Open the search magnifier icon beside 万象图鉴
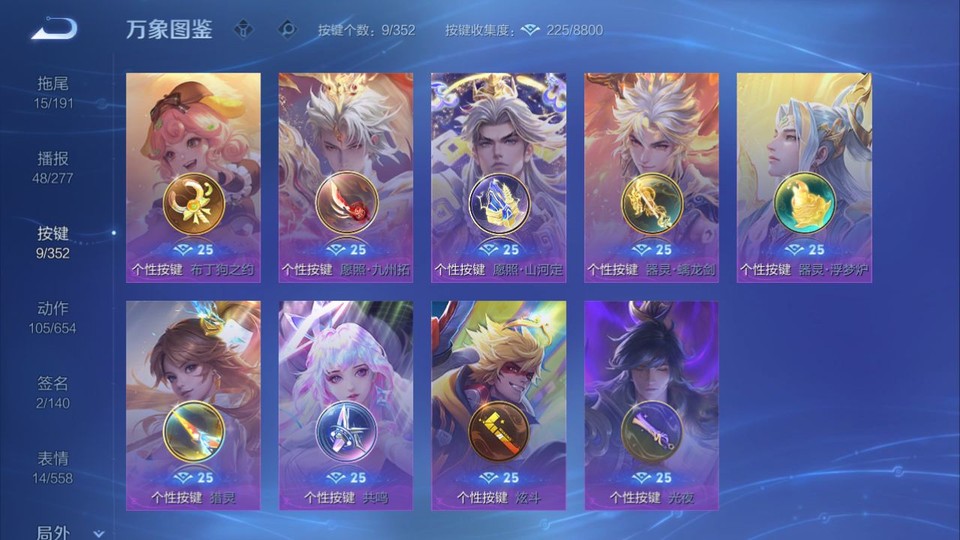 point(288,29)
